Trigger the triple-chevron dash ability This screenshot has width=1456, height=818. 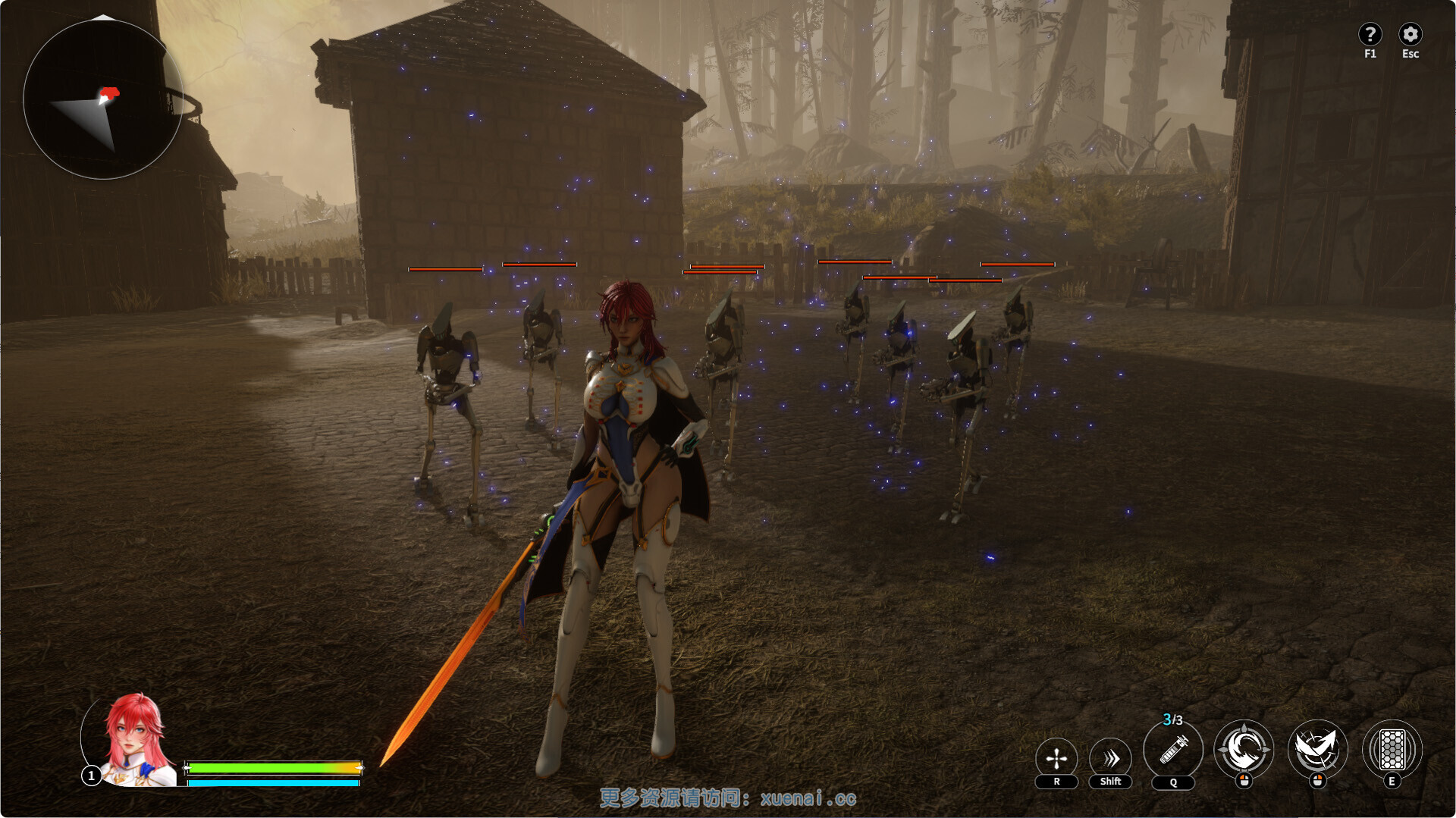(1110, 757)
